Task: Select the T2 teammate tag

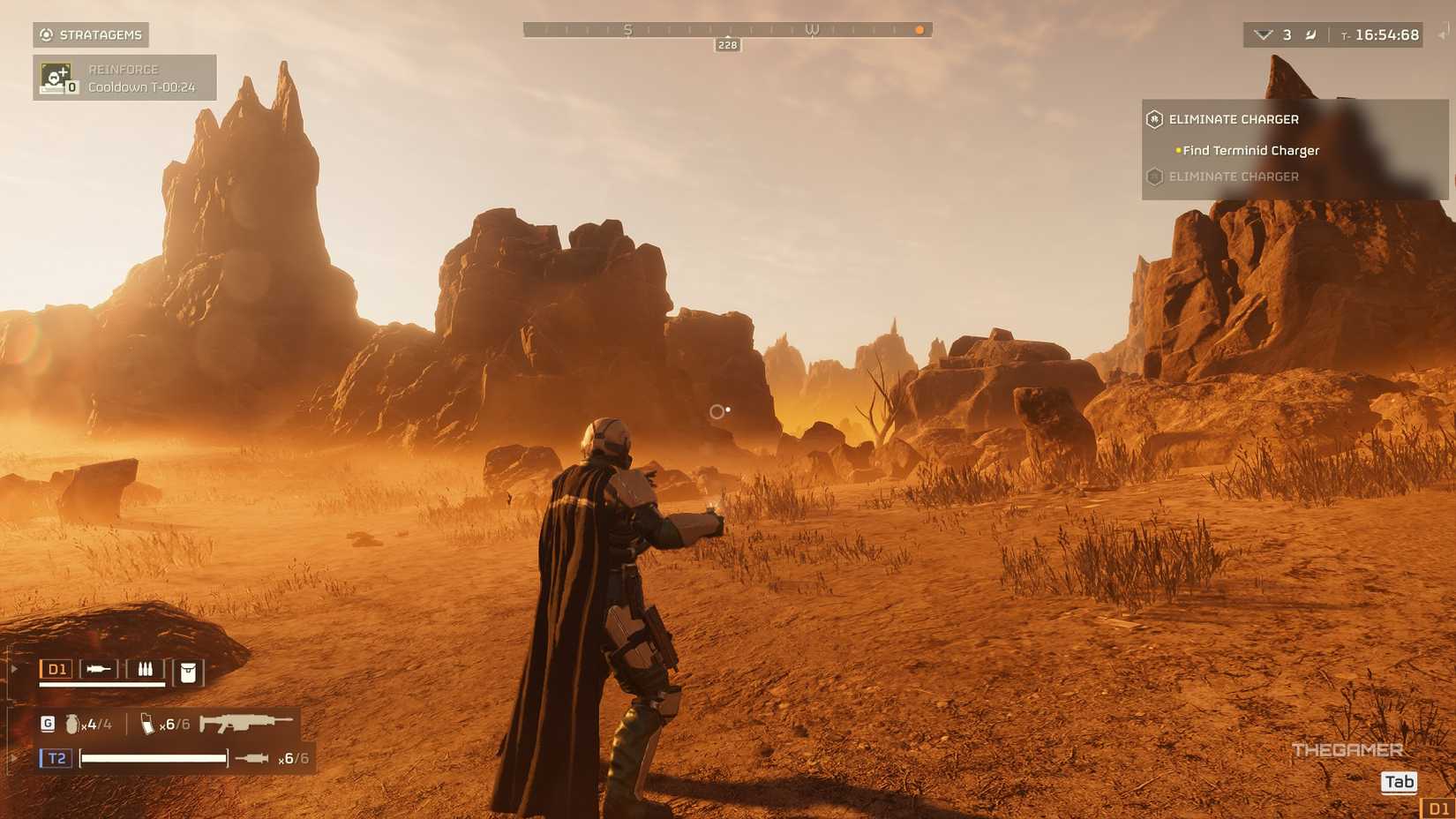Action: click(56, 758)
